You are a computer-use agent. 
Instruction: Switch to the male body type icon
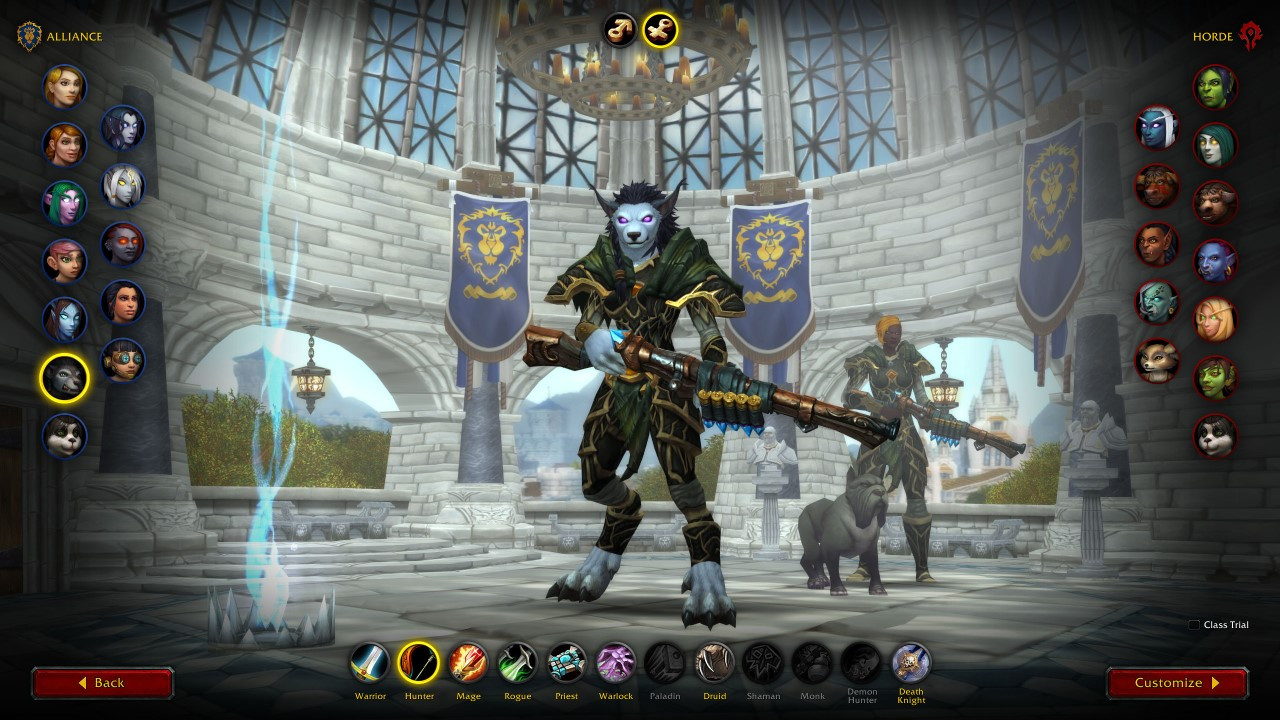[620, 30]
